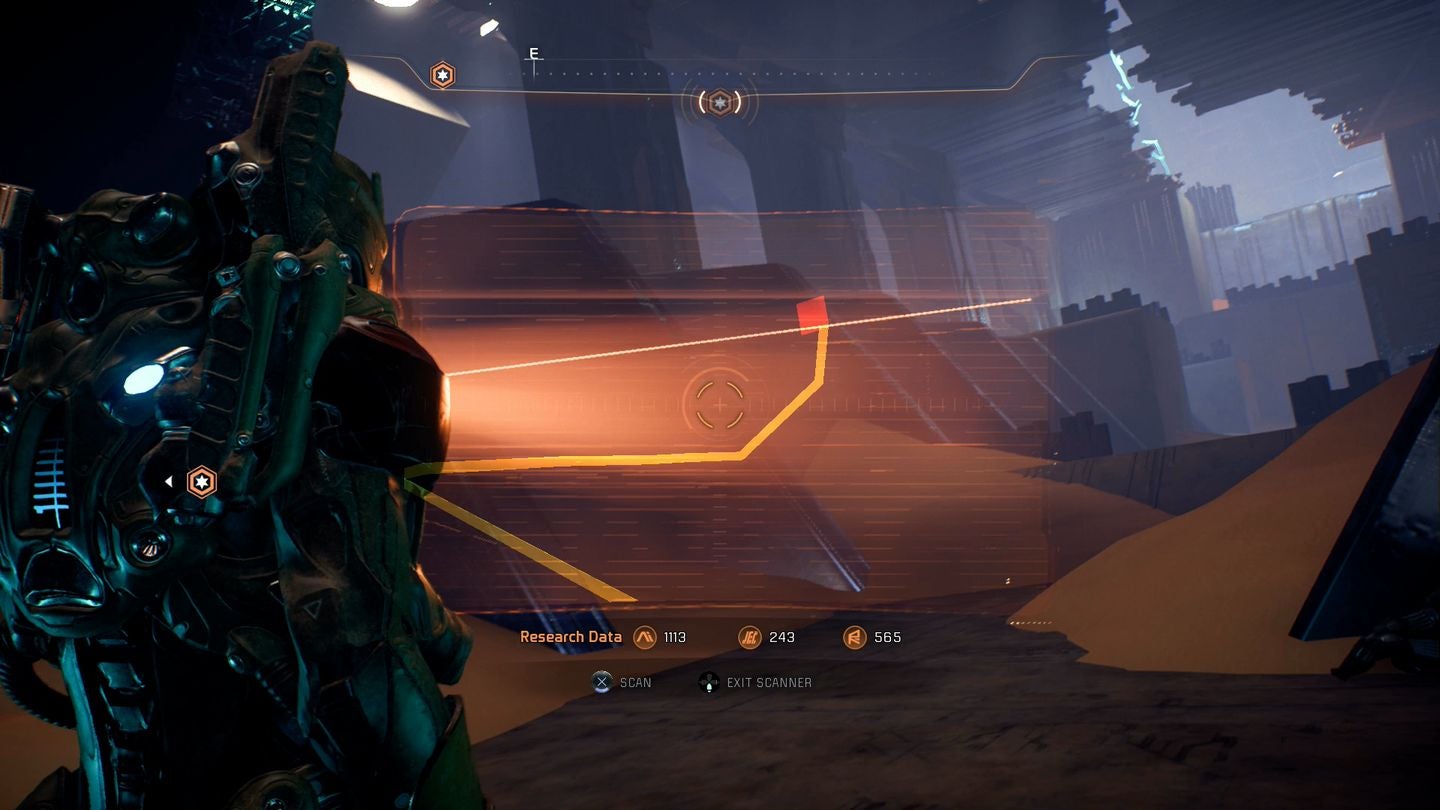Click the scanner crosshair reticle in screen center
This screenshot has width=1440, height=810.
point(719,403)
